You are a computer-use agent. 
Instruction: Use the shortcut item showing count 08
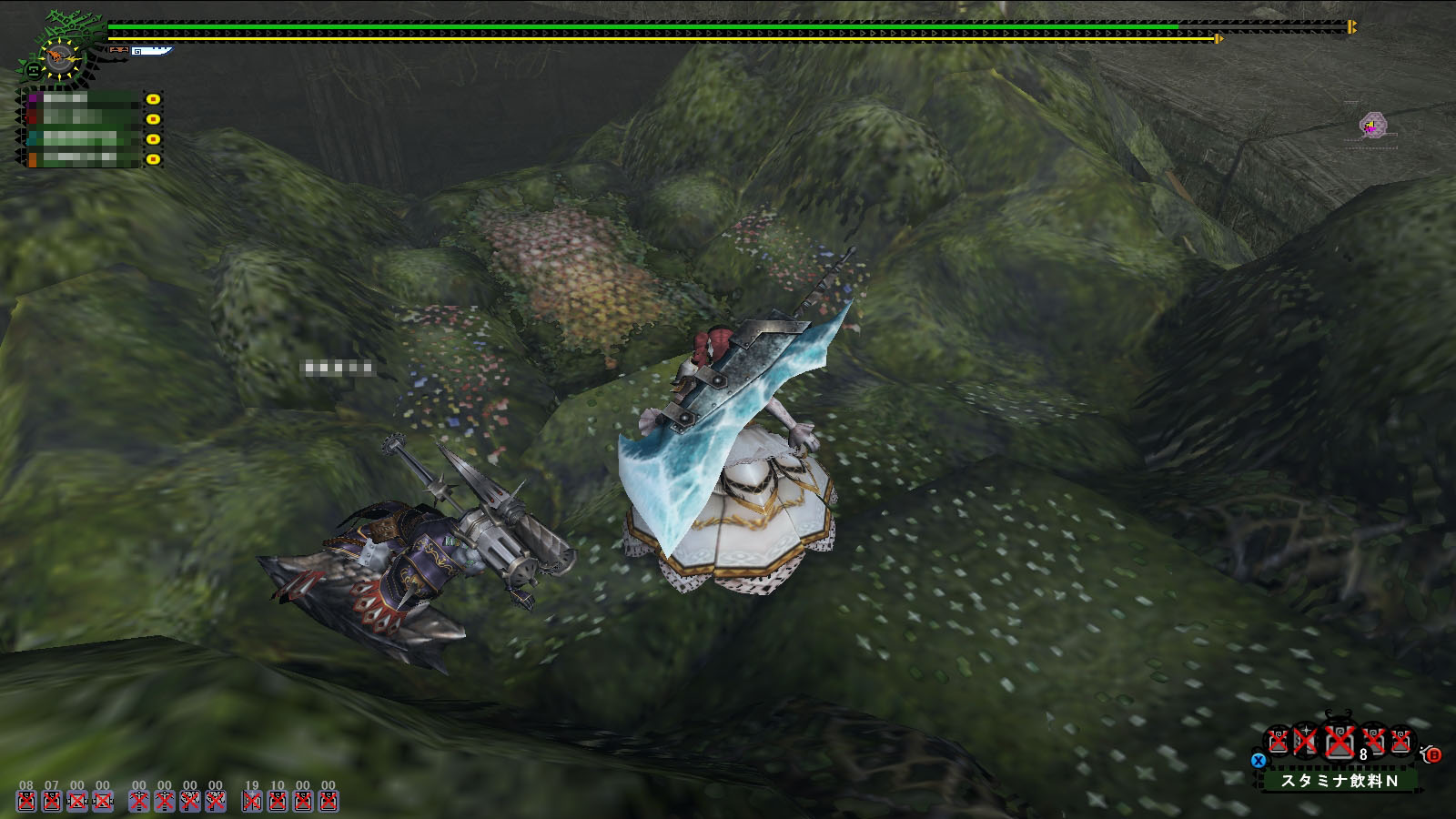pos(26,801)
